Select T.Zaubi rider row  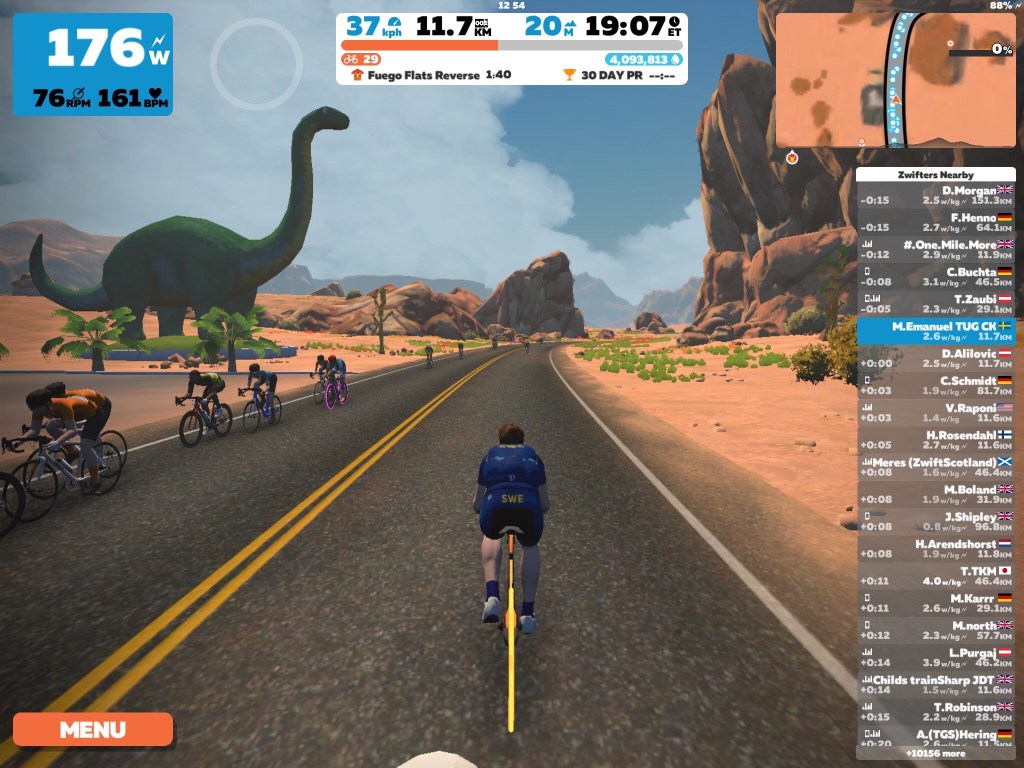click(935, 304)
